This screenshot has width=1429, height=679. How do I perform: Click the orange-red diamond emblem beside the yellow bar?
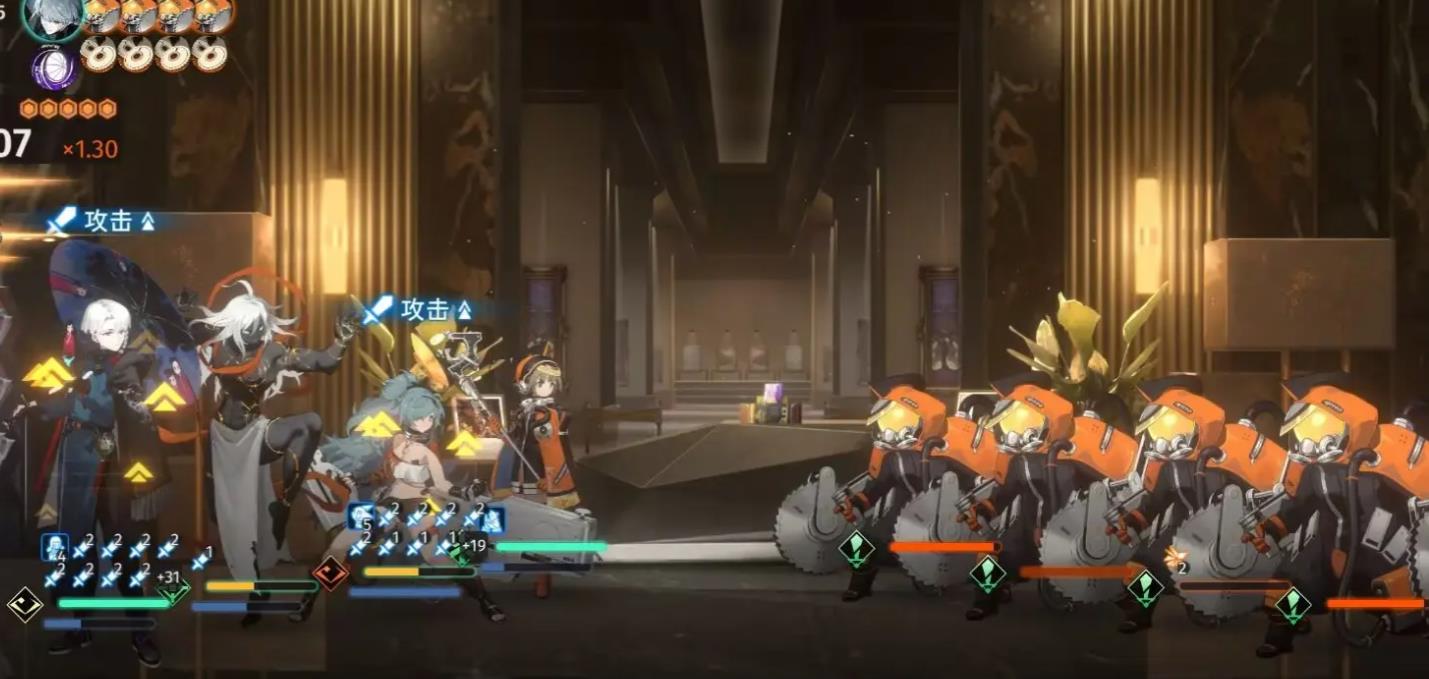[x=329, y=573]
